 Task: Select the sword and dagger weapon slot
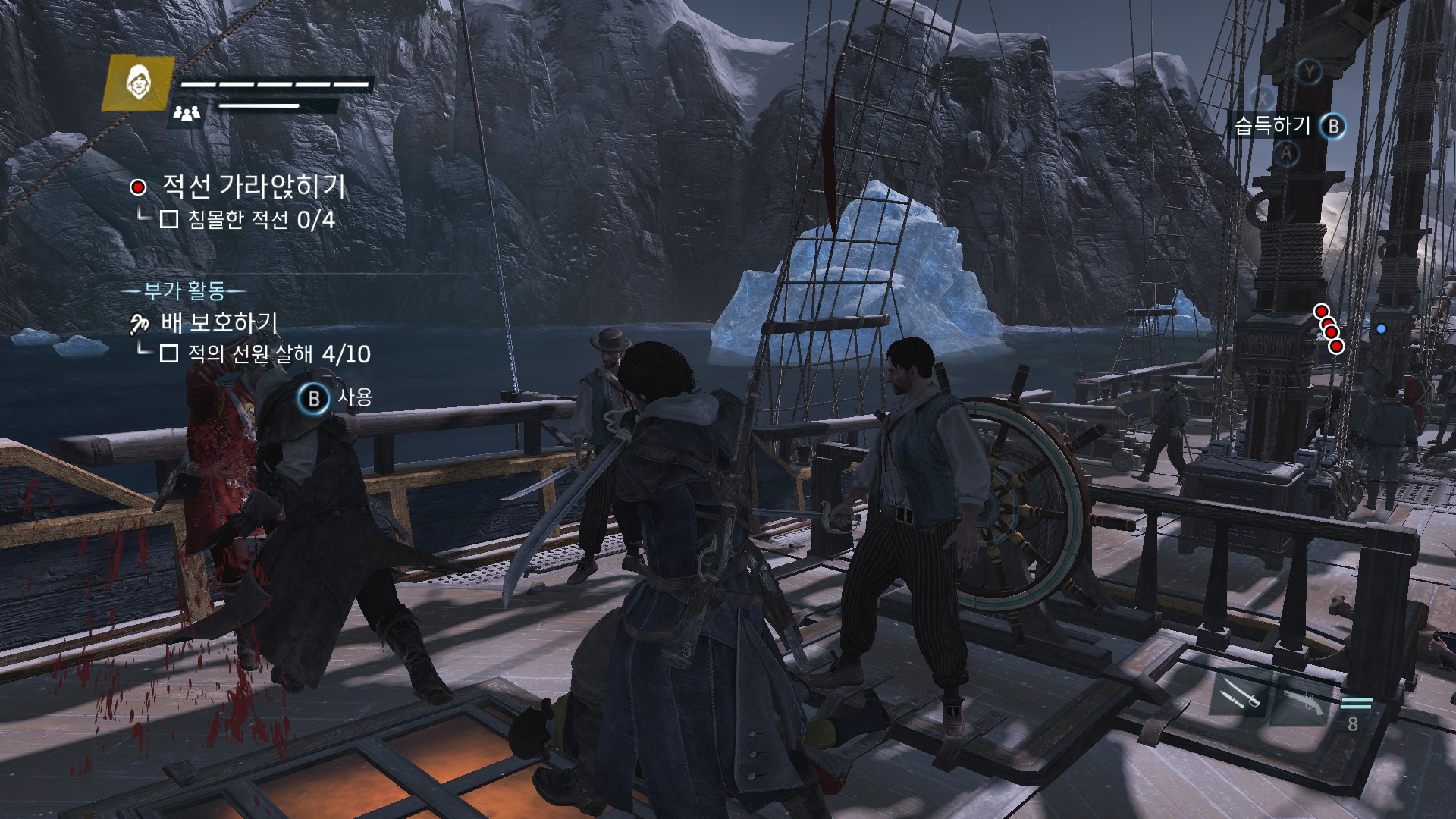1239,694
